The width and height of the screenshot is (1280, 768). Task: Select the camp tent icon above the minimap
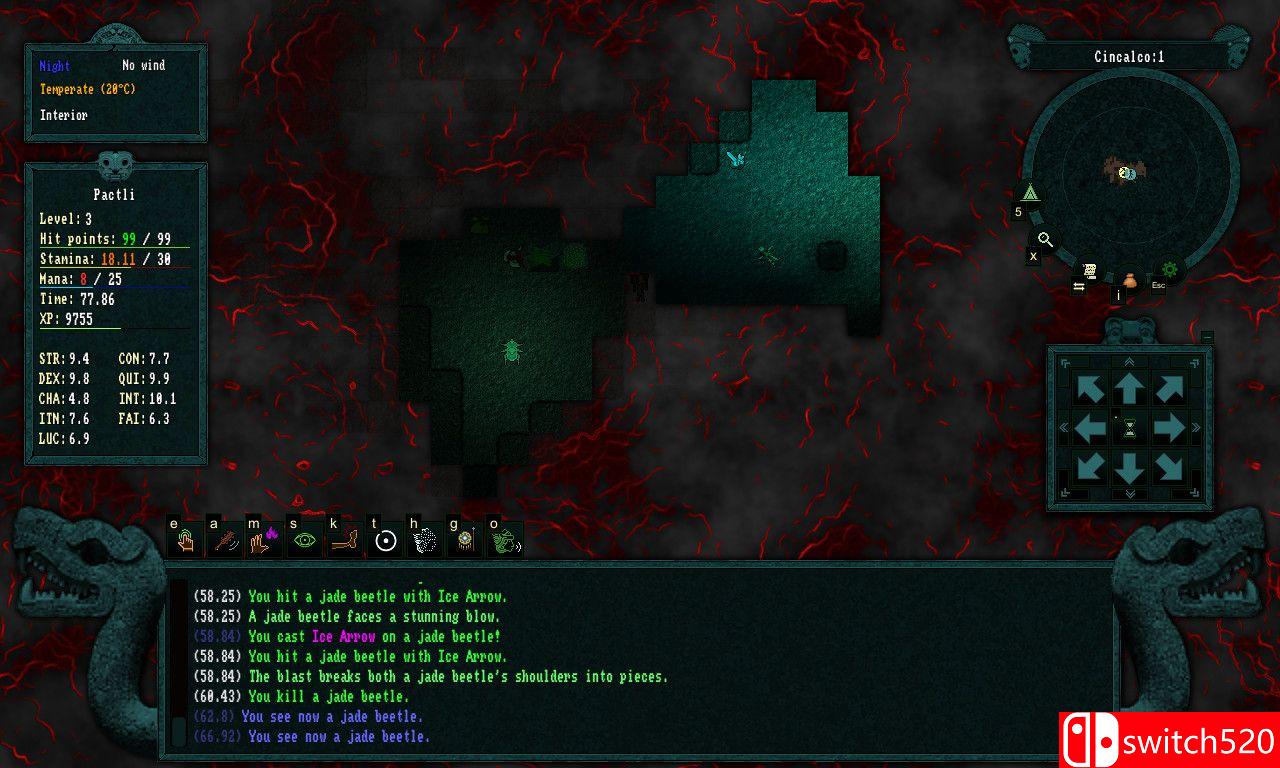[x=1029, y=194]
